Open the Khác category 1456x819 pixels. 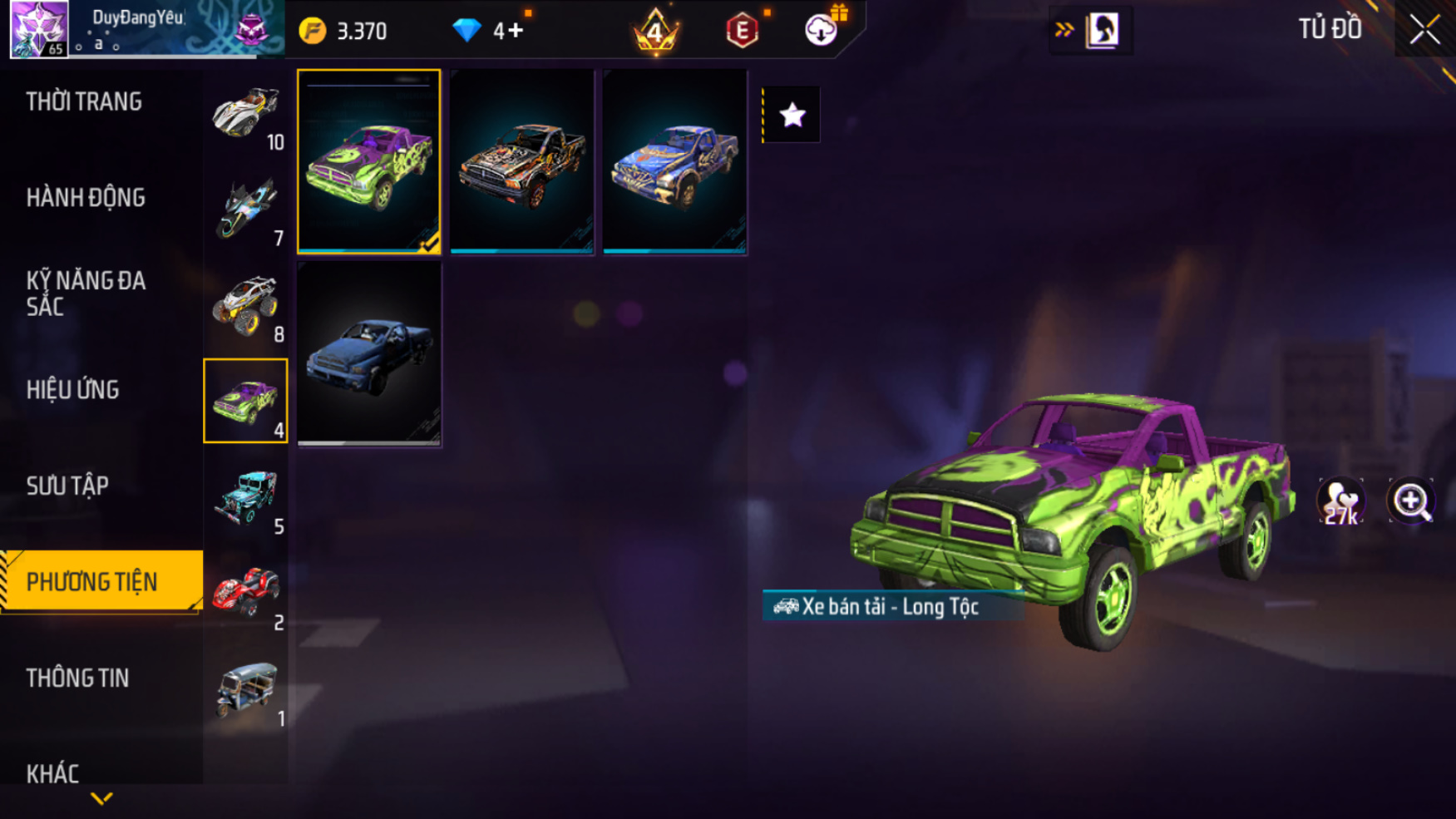(x=52, y=773)
